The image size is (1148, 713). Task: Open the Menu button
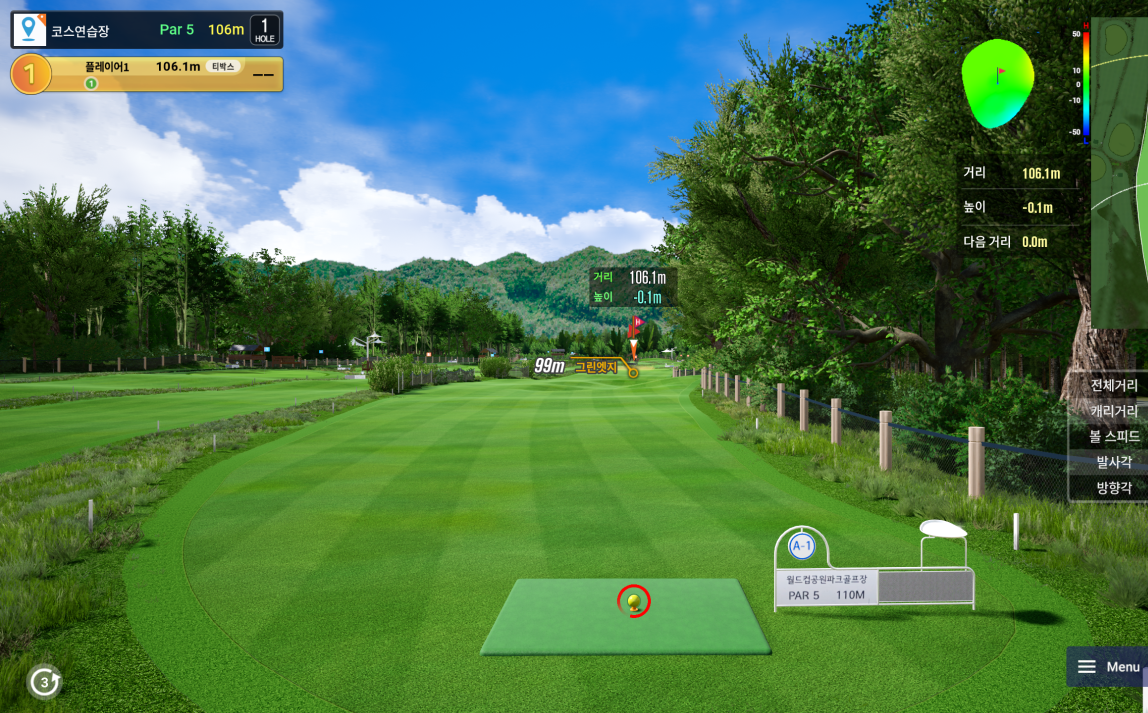tap(1107, 667)
